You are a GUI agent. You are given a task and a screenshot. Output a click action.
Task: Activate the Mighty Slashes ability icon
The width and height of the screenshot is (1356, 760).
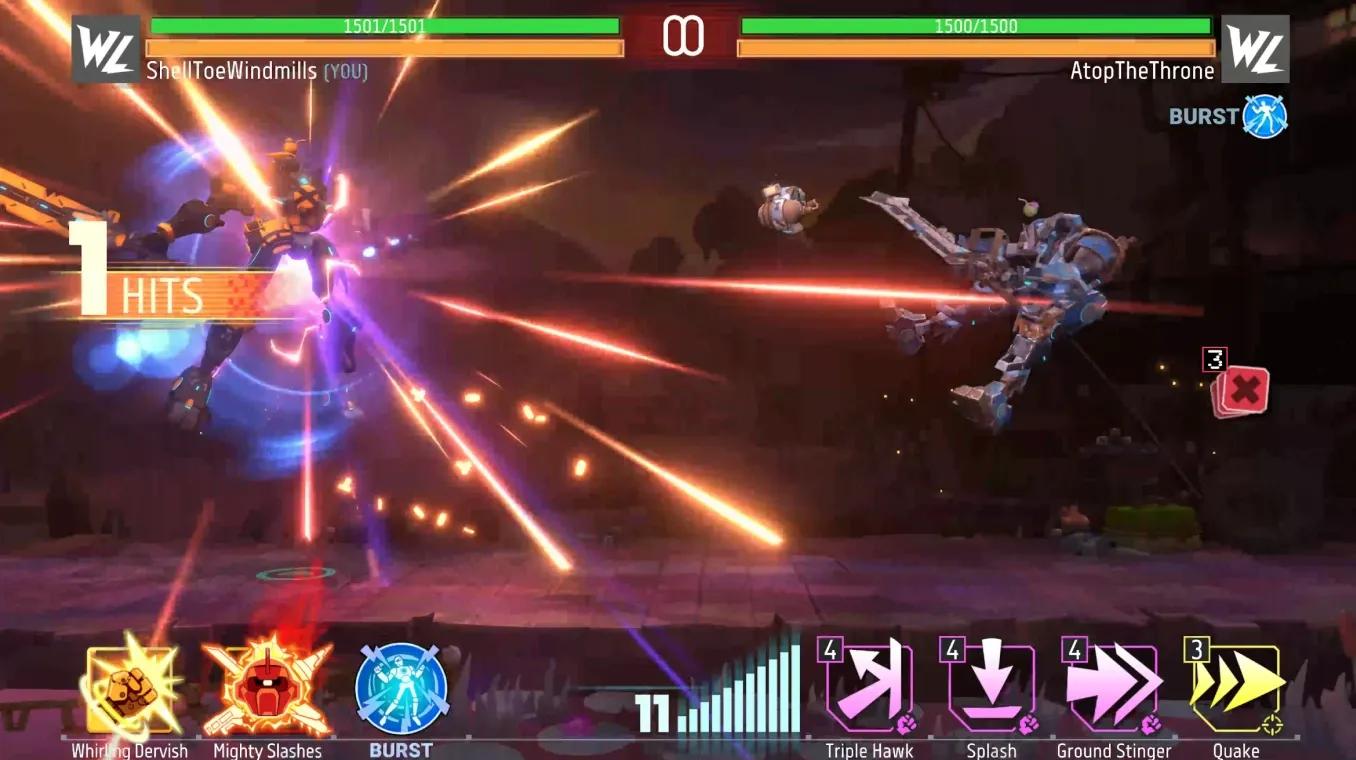[265, 690]
